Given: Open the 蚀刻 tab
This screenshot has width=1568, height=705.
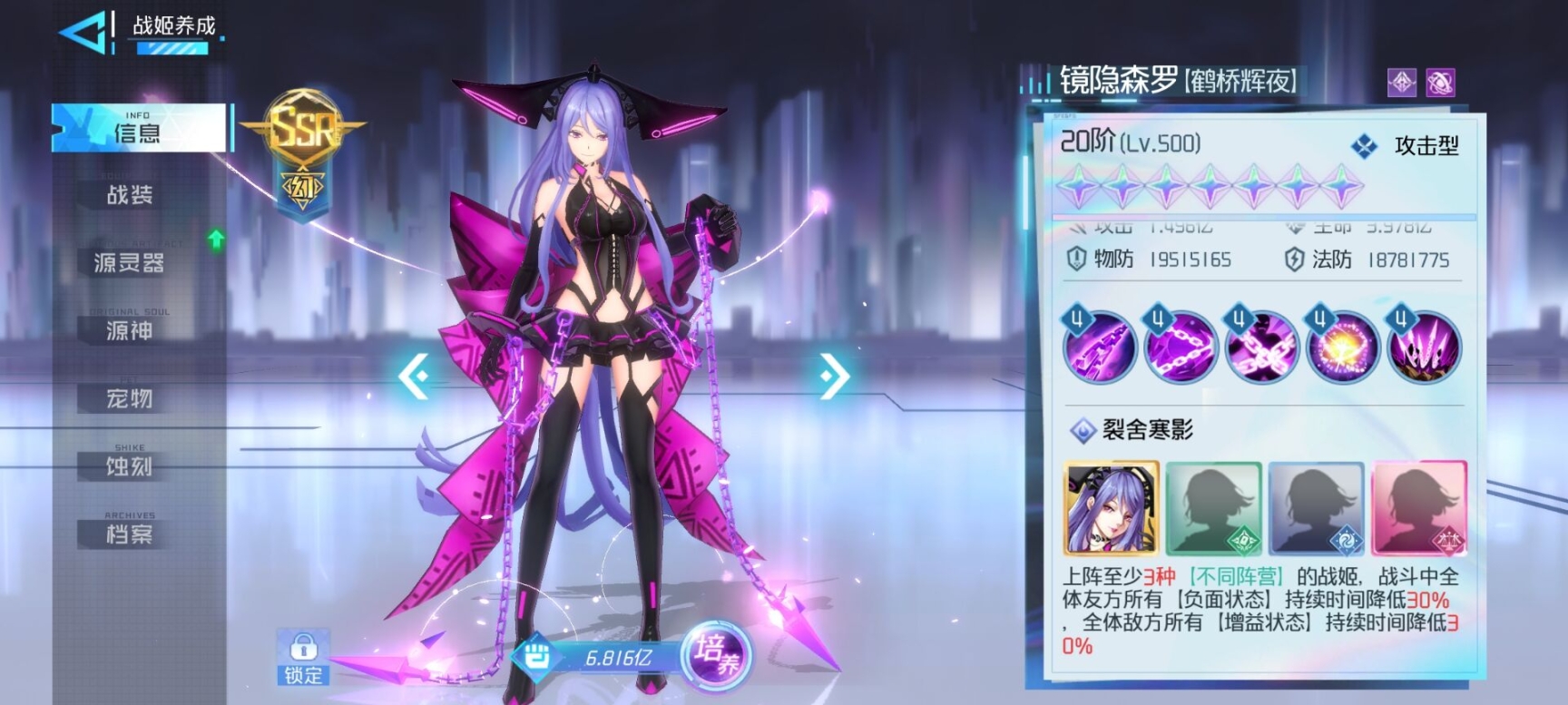Looking at the screenshot, I should point(130,466).
